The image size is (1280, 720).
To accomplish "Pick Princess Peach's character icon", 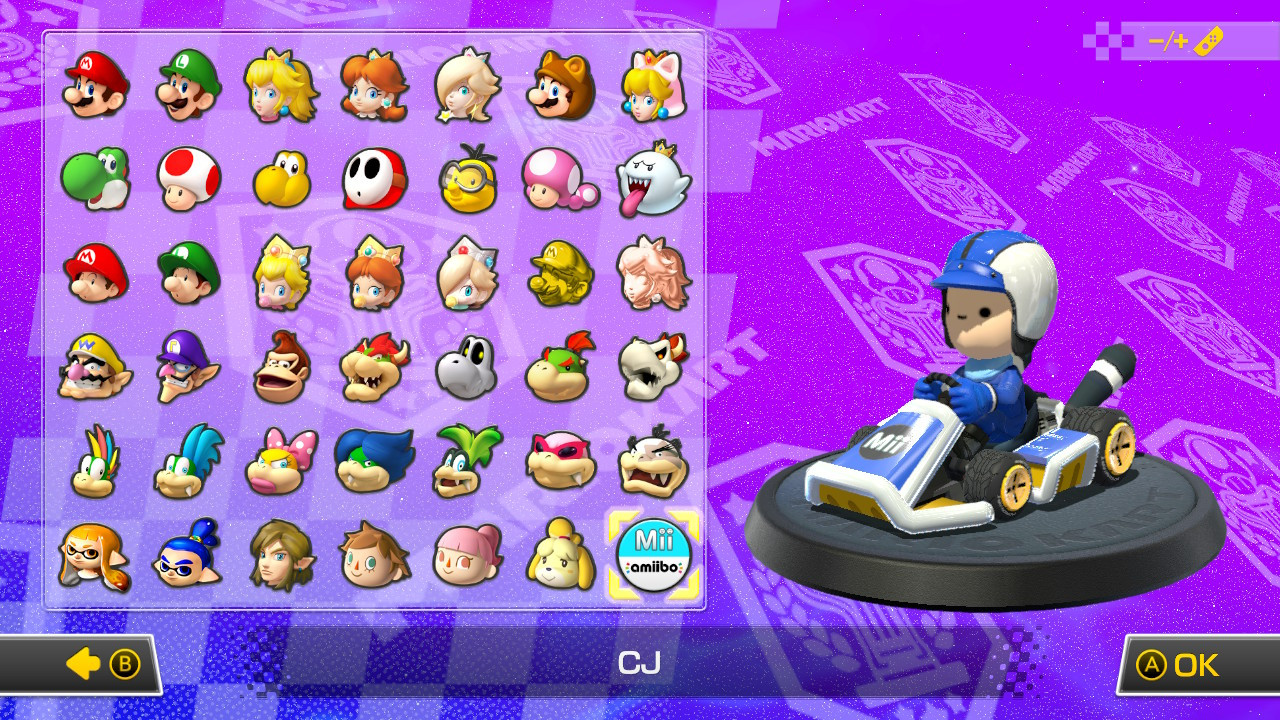I will coord(280,90).
